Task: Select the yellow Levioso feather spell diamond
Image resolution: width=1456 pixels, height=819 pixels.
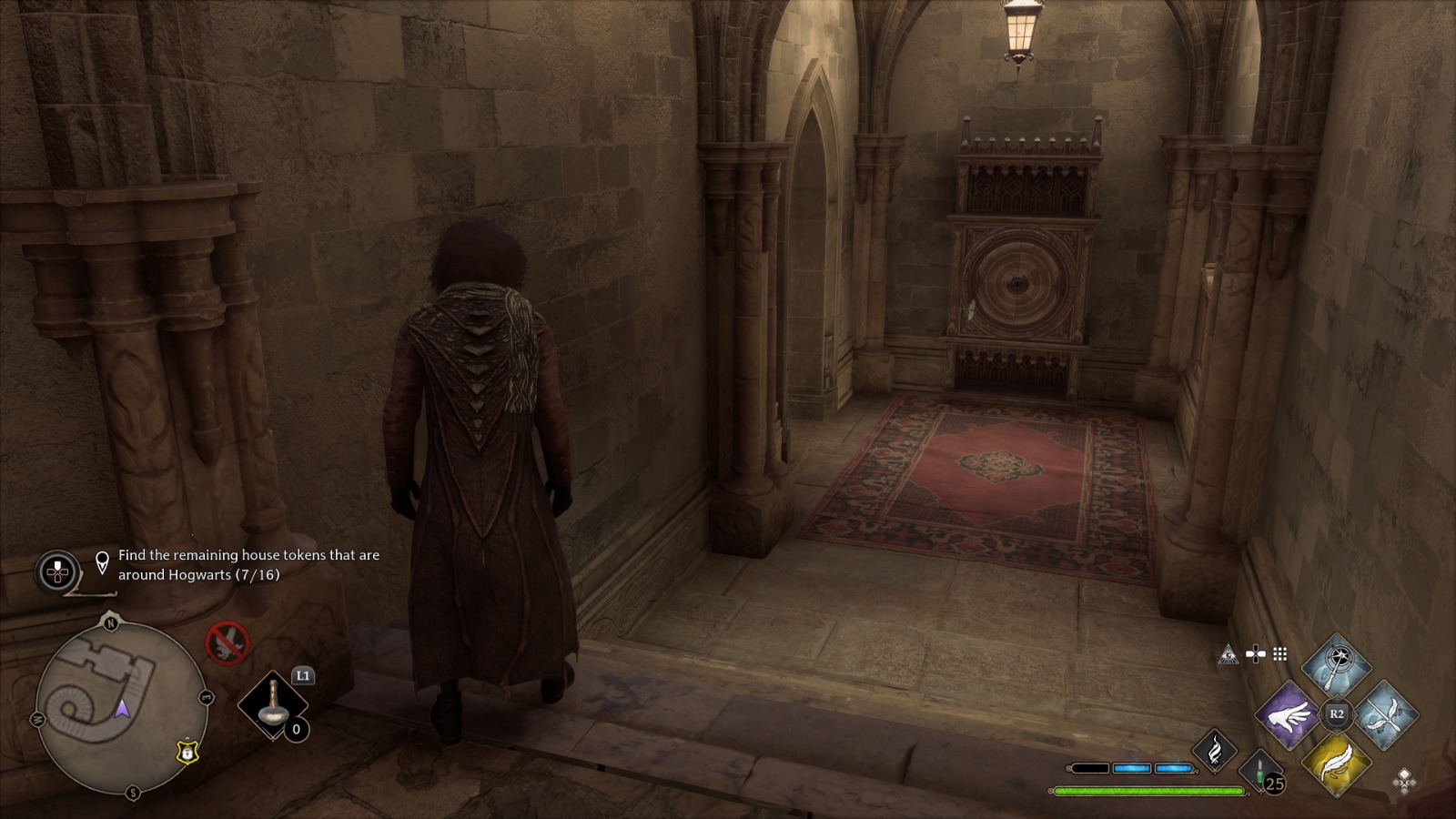Action: pos(1337,765)
